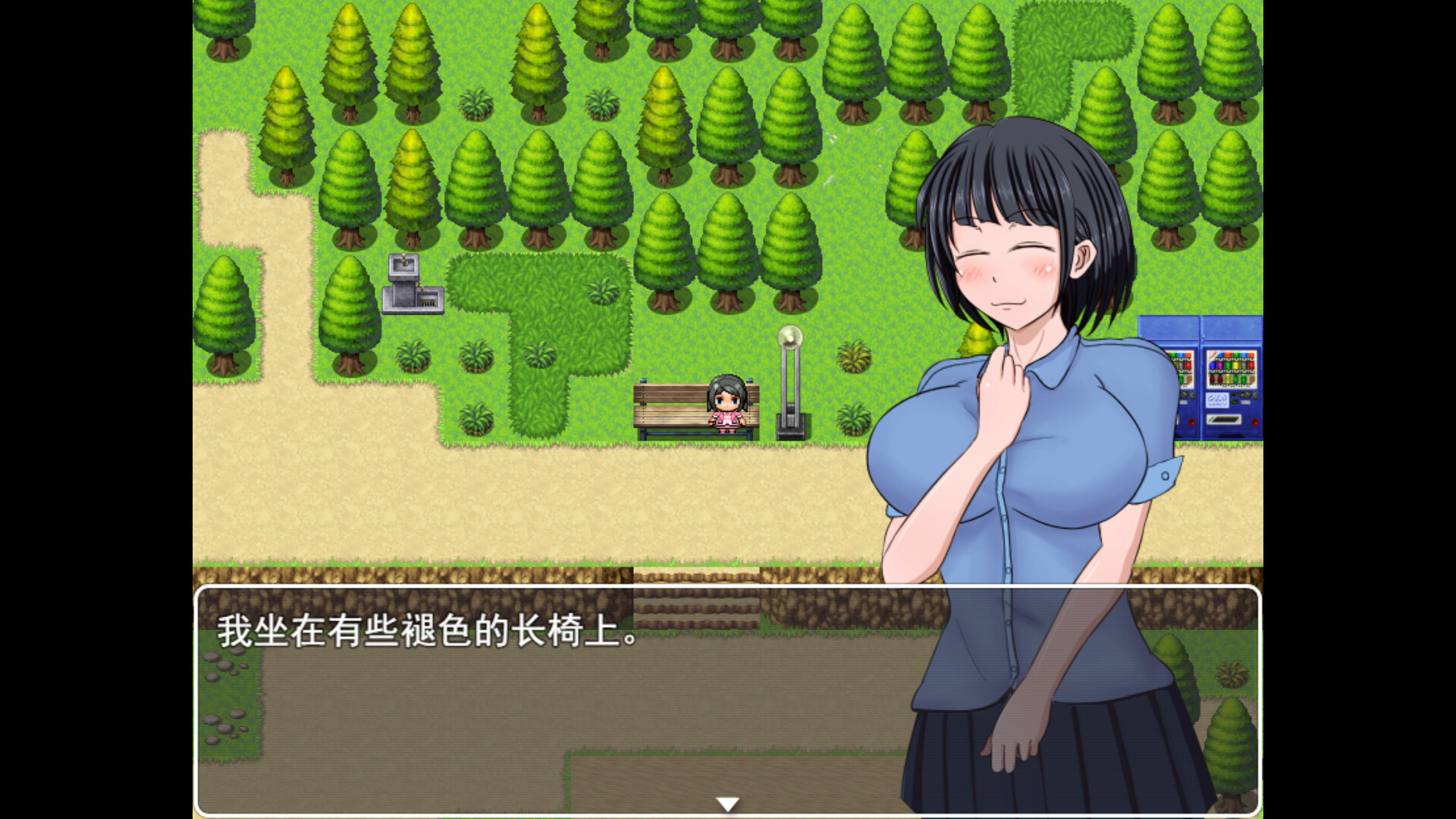Click the coin insert panel on the vending machine
Image resolution: width=1456 pixels, height=819 pixels.
pyautogui.click(x=1217, y=401)
